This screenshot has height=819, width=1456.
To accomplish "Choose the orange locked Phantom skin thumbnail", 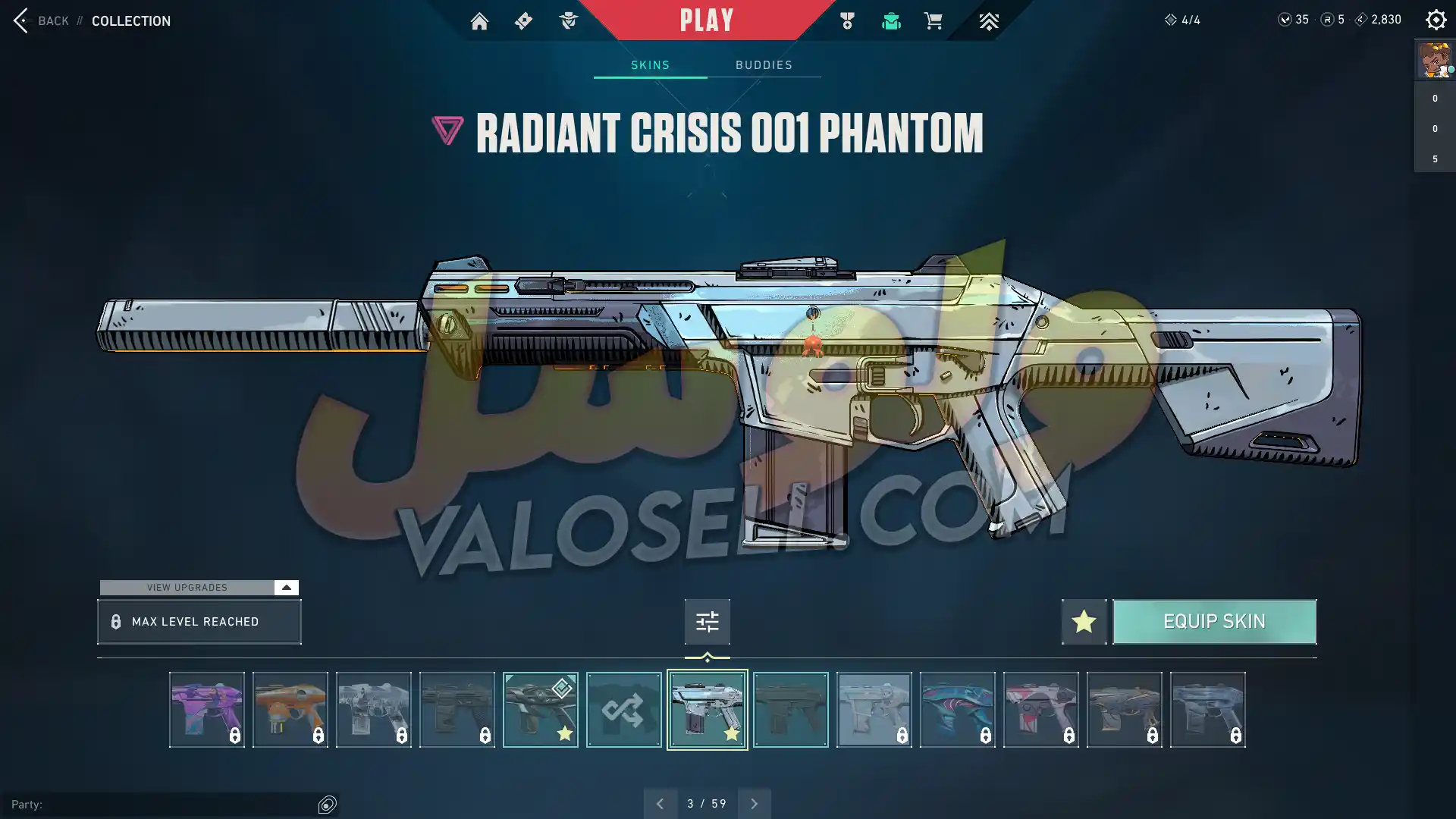I will 290,710.
